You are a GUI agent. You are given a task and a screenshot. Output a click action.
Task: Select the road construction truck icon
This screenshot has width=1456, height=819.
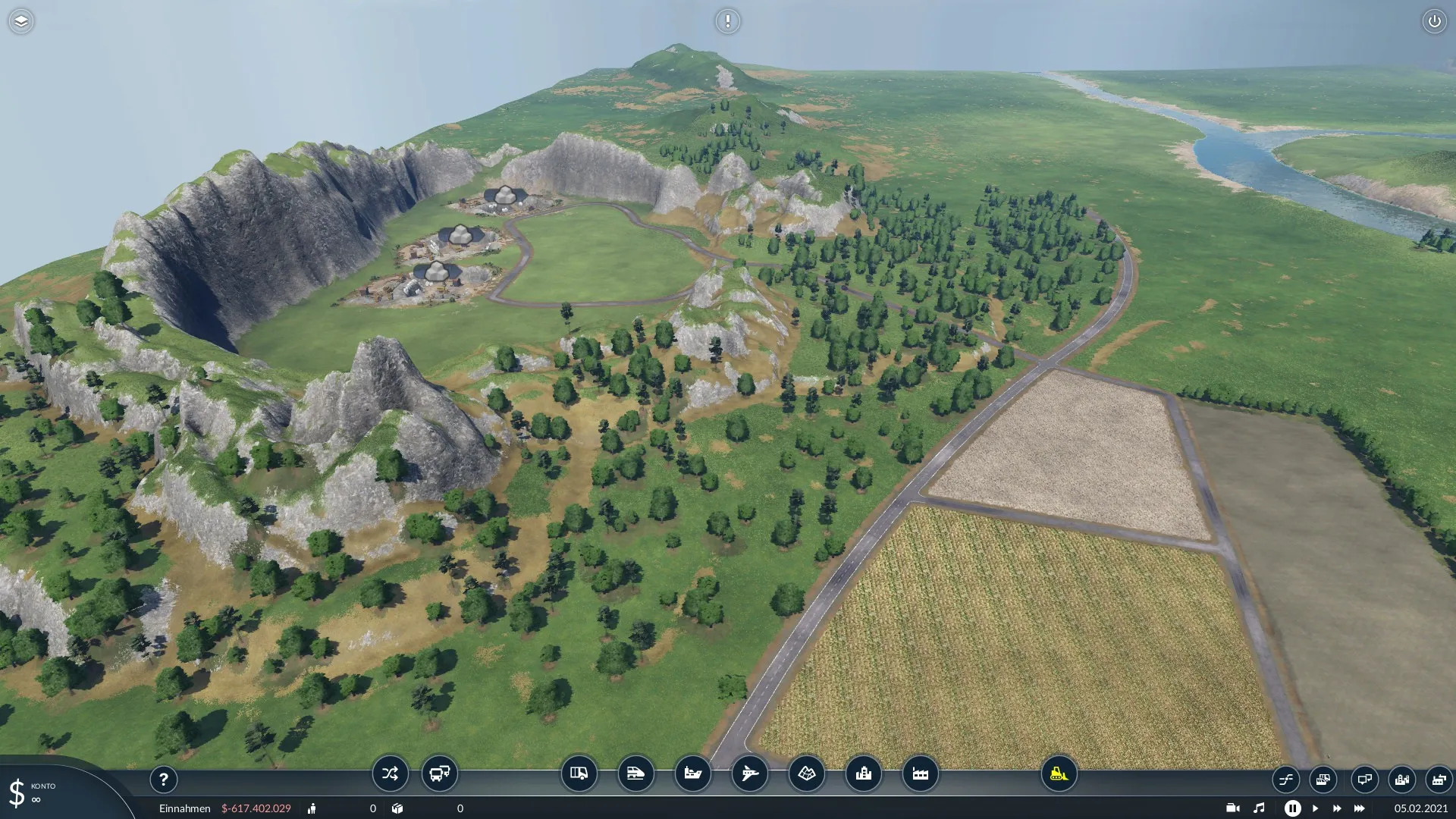[x=579, y=773]
